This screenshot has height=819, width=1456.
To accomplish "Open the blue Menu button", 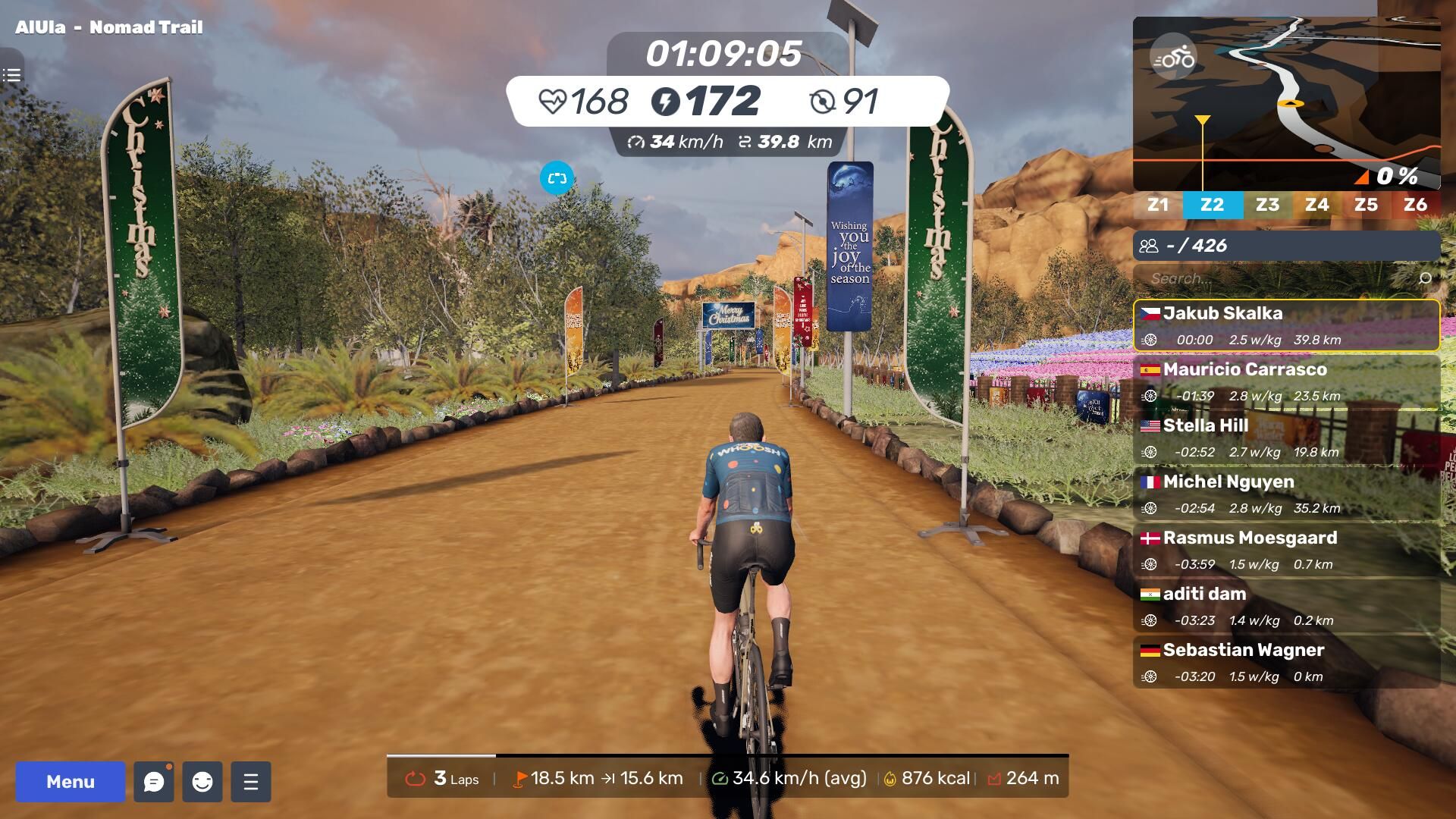I will point(71,782).
